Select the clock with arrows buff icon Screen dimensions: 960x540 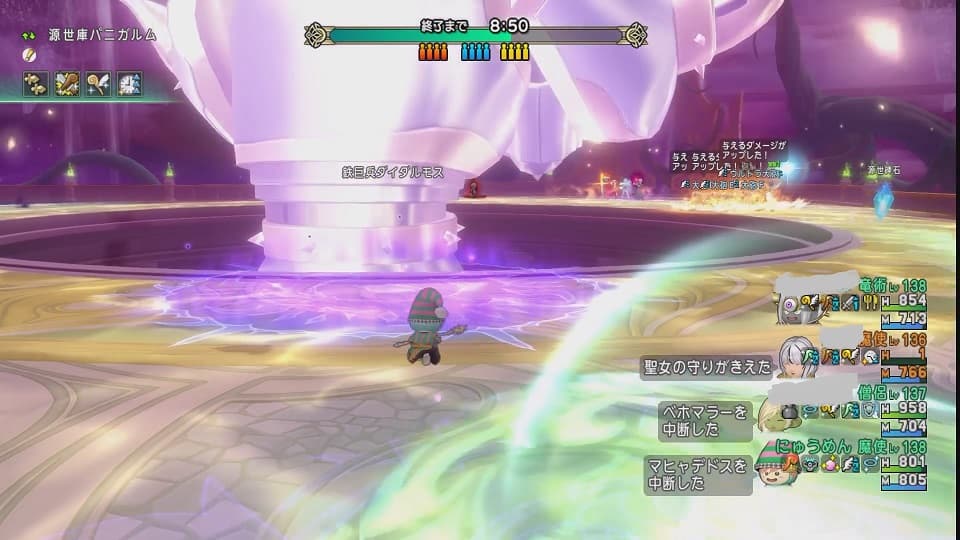[x=129, y=83]
